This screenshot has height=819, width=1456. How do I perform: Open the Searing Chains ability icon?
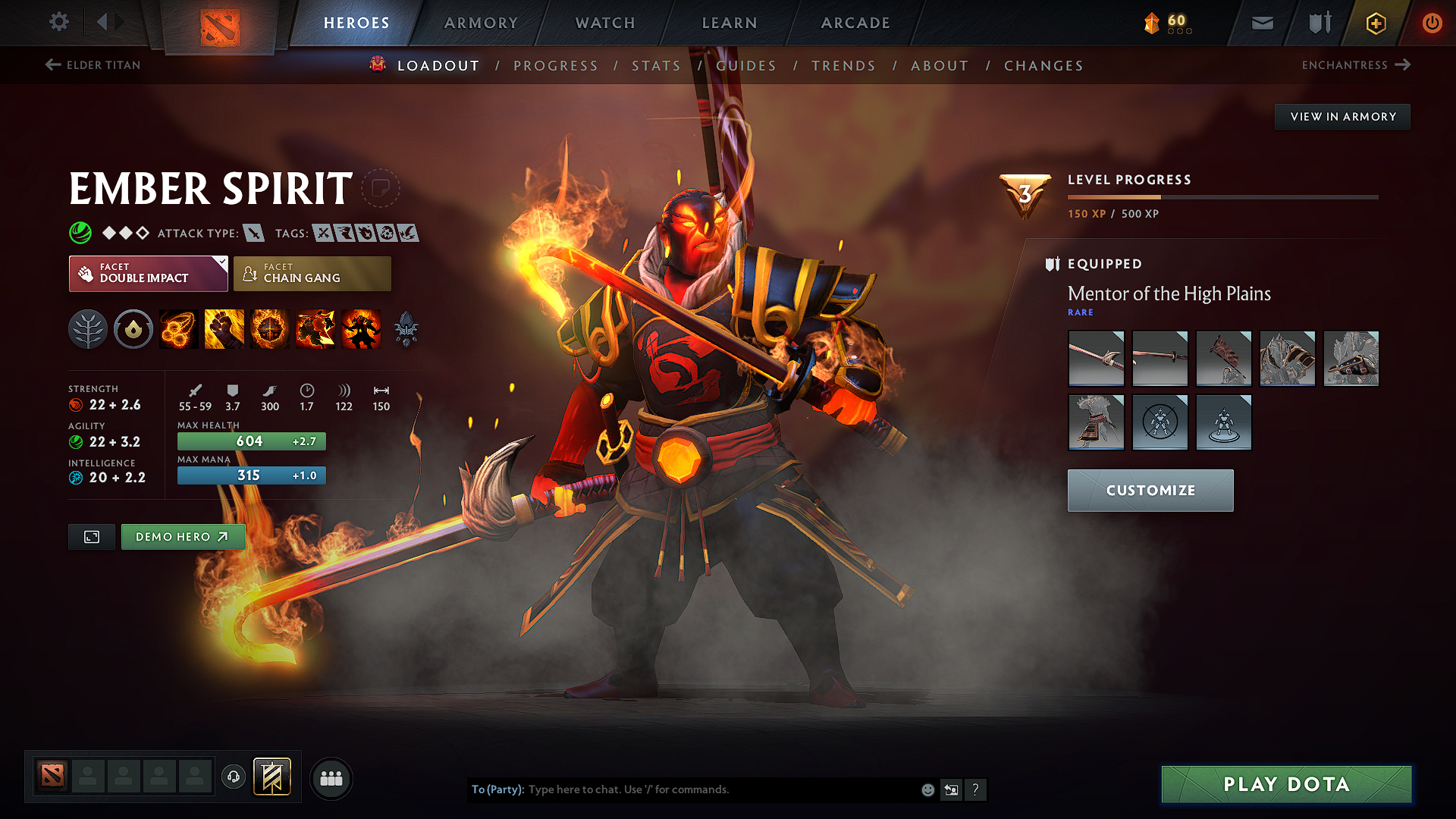(x=179, y=328)
